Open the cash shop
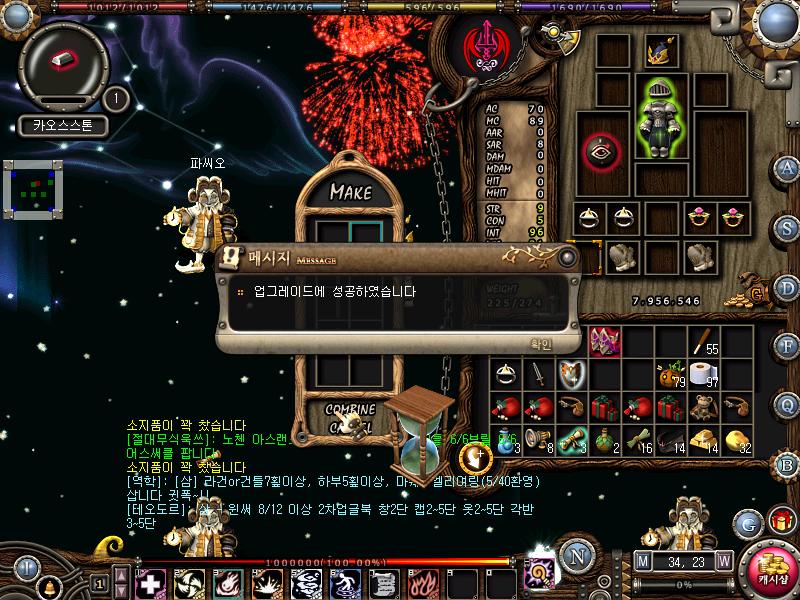This screenshot has width=800, height=600. (x=771, y=567)
